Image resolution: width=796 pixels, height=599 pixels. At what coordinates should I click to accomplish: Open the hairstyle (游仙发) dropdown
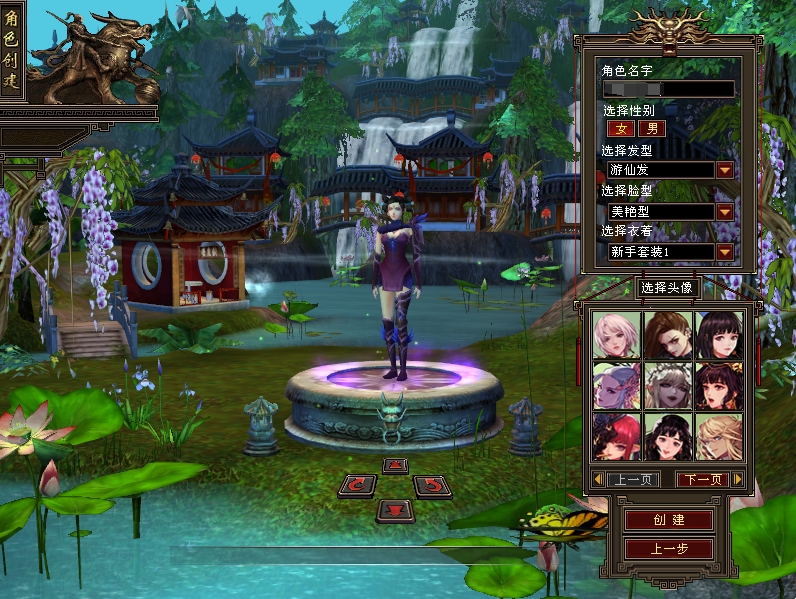725,170
